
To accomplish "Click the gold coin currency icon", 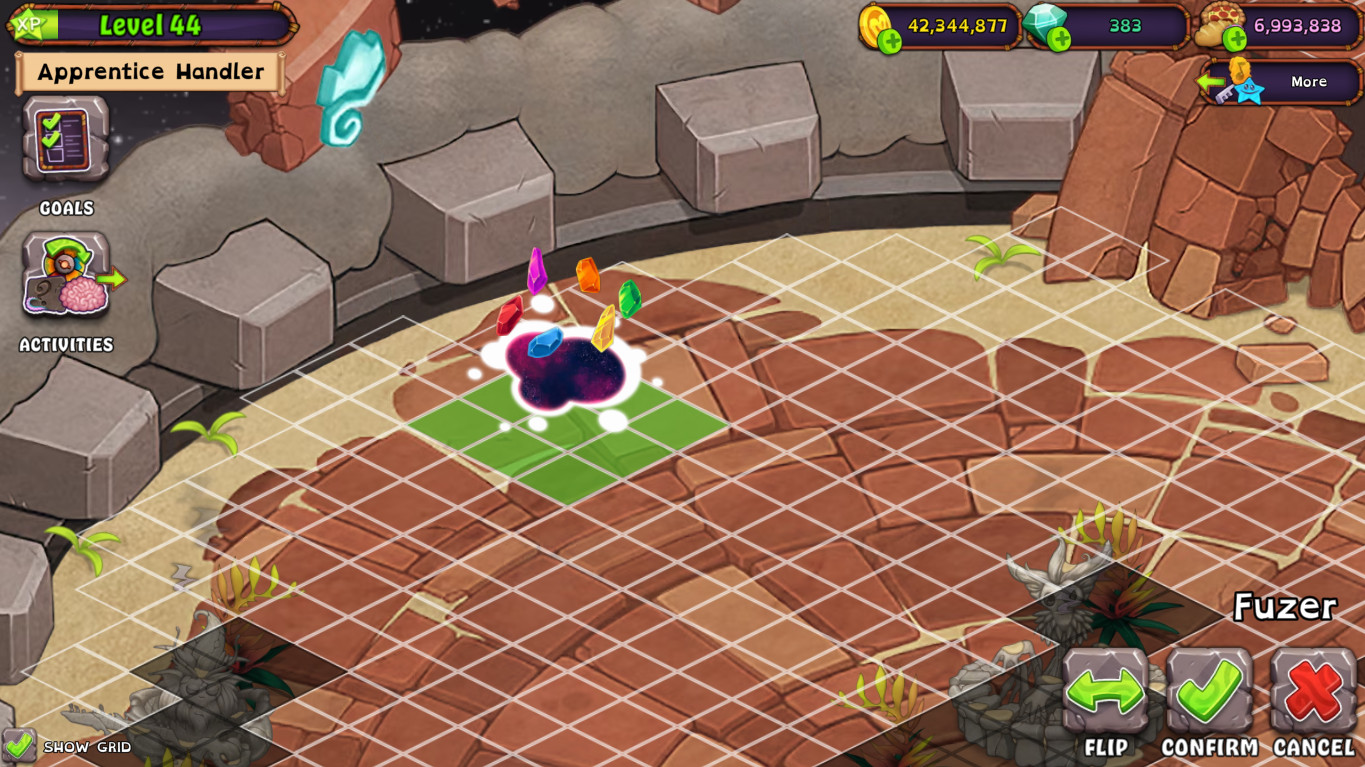I will coord(875,22).
